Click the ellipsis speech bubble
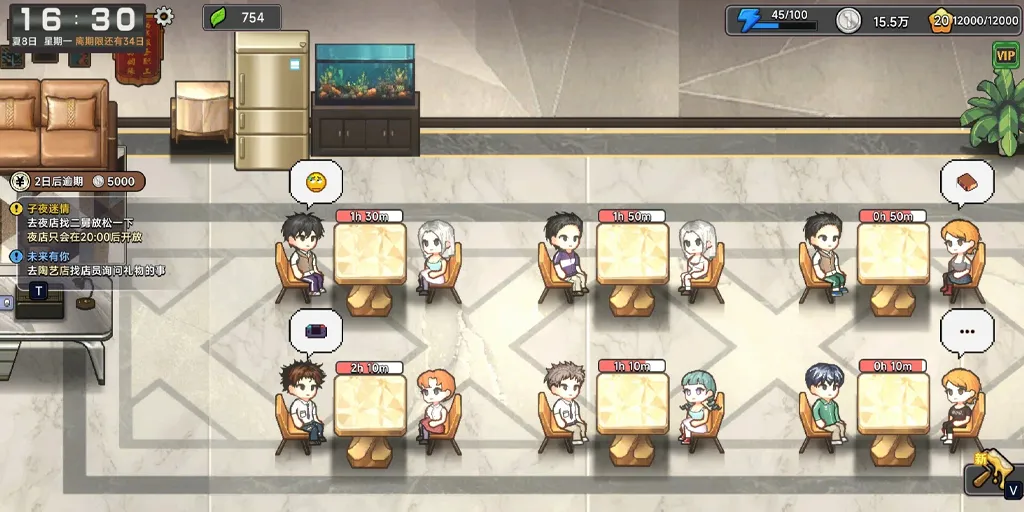 [x=967, y=331]
